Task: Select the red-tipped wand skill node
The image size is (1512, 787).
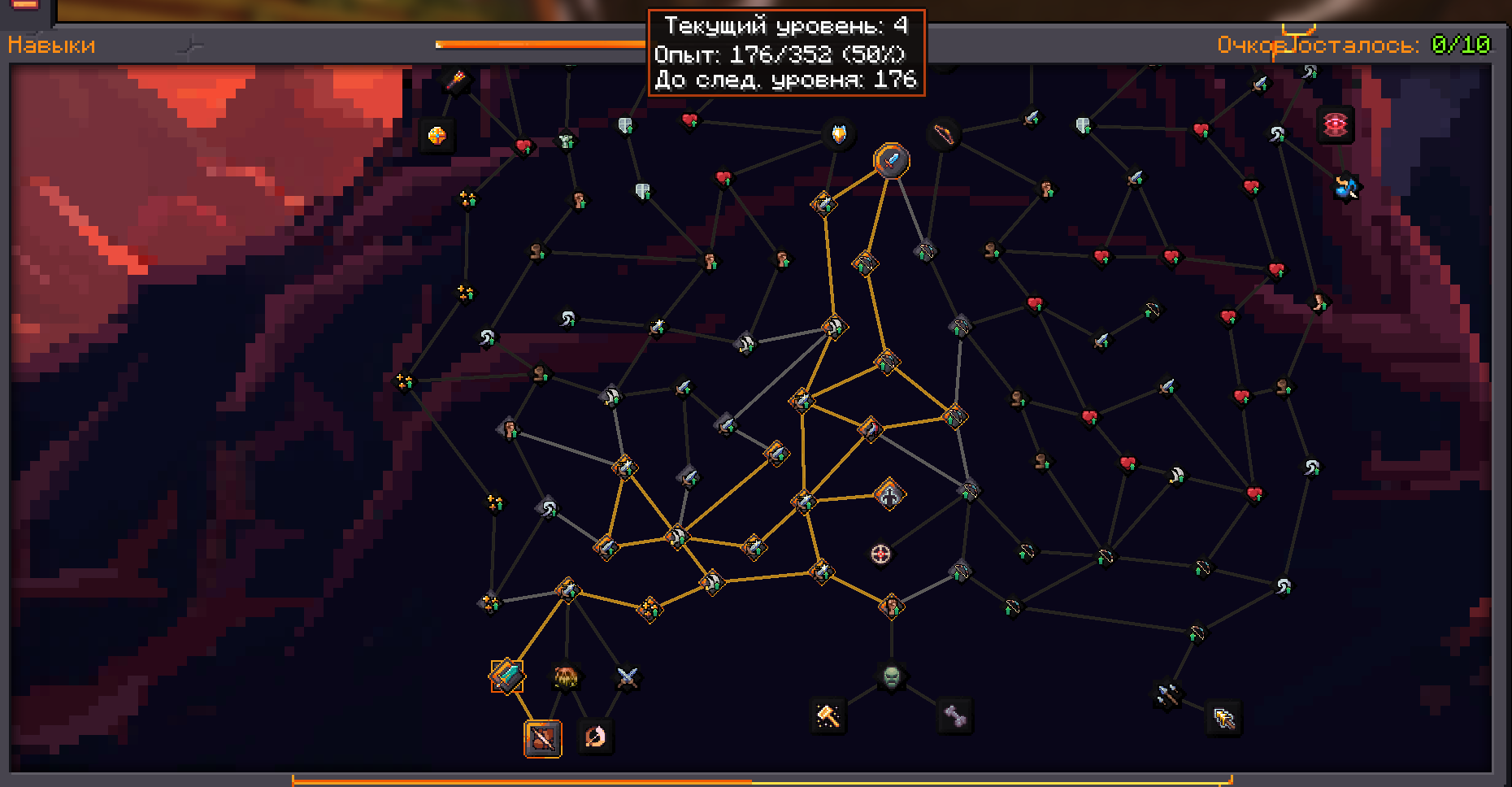Action: pyautogui.click(x=456, y=80)
